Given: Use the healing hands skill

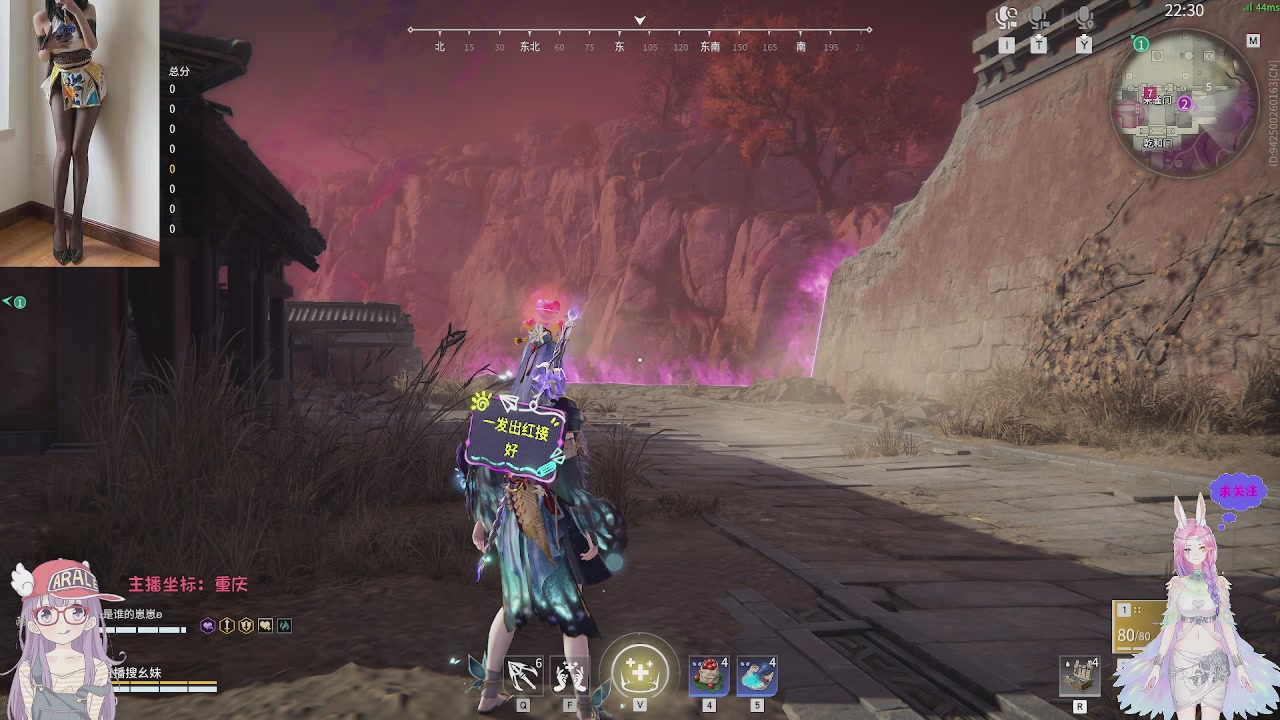Looking at the screenshot, I should click(x=570, y=676).
